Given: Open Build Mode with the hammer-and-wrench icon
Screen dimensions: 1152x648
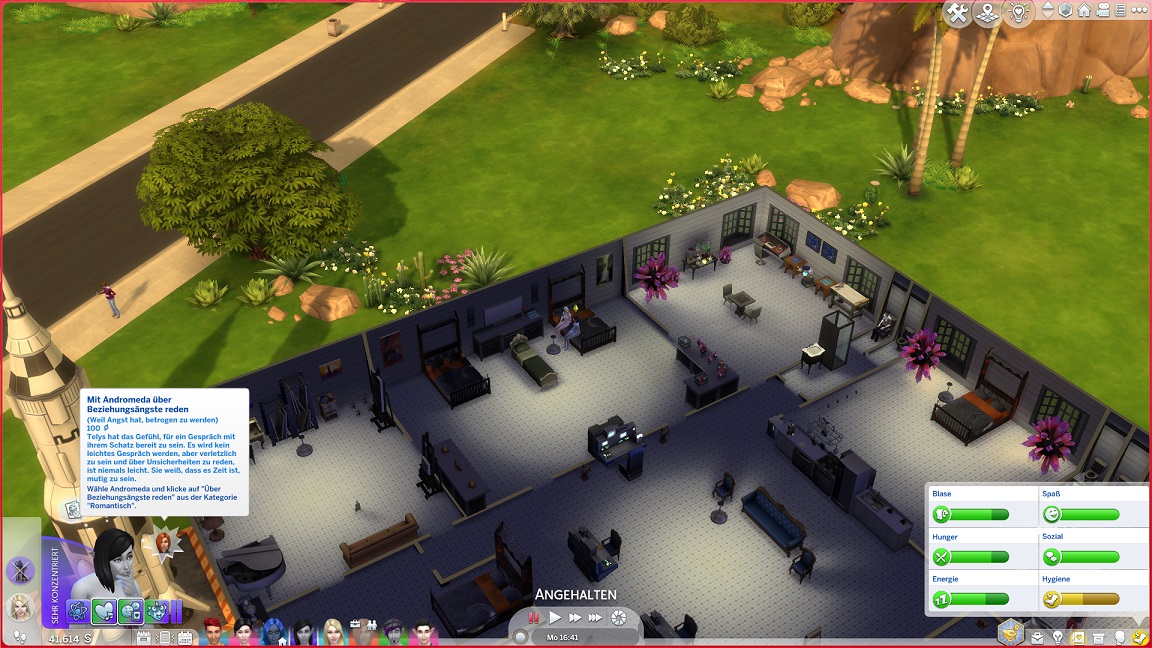Looking at the screenshot, I should pyautogui.click(x=958, y=13).
